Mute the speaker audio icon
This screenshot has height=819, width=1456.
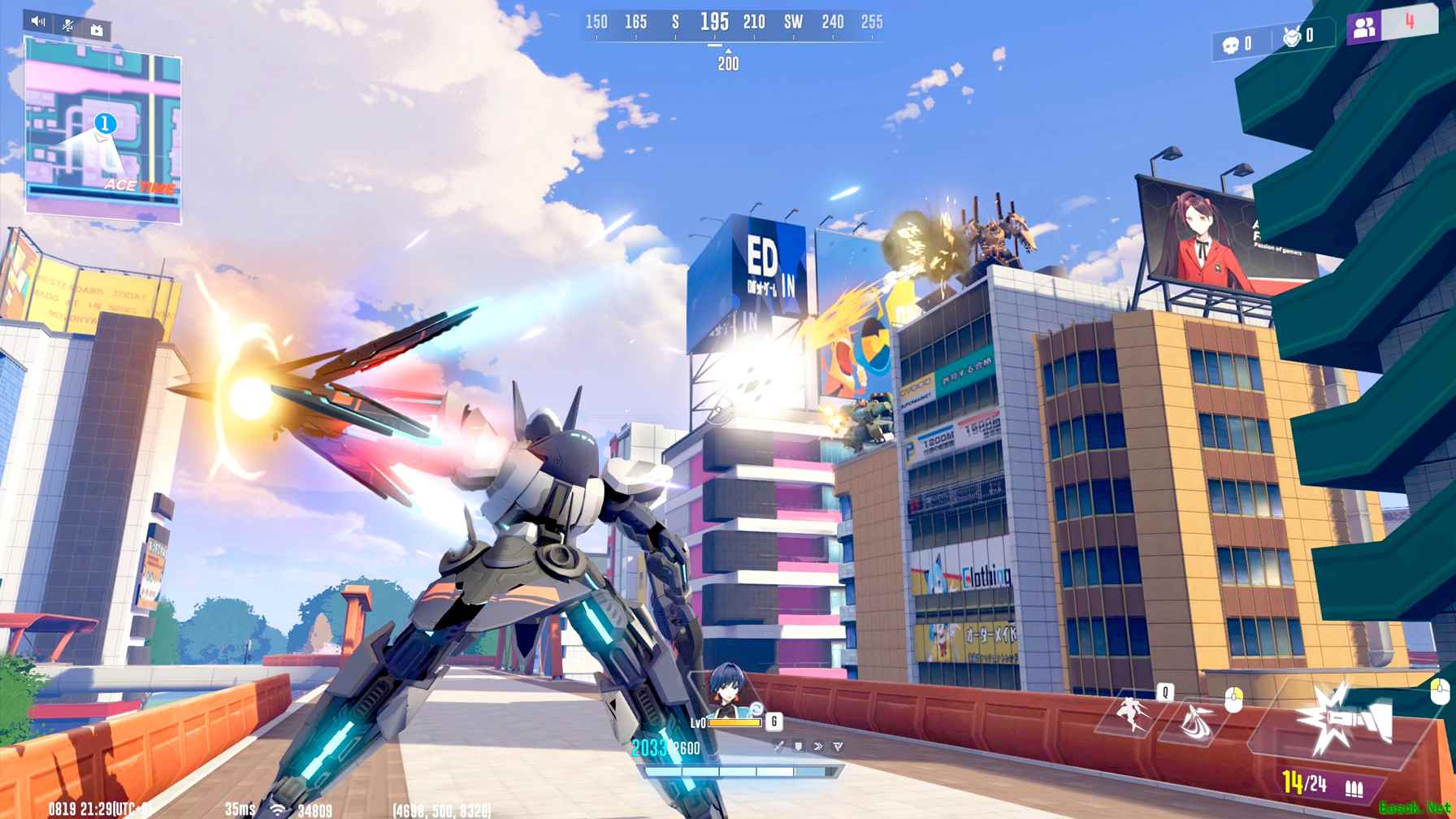coord(34,20)
